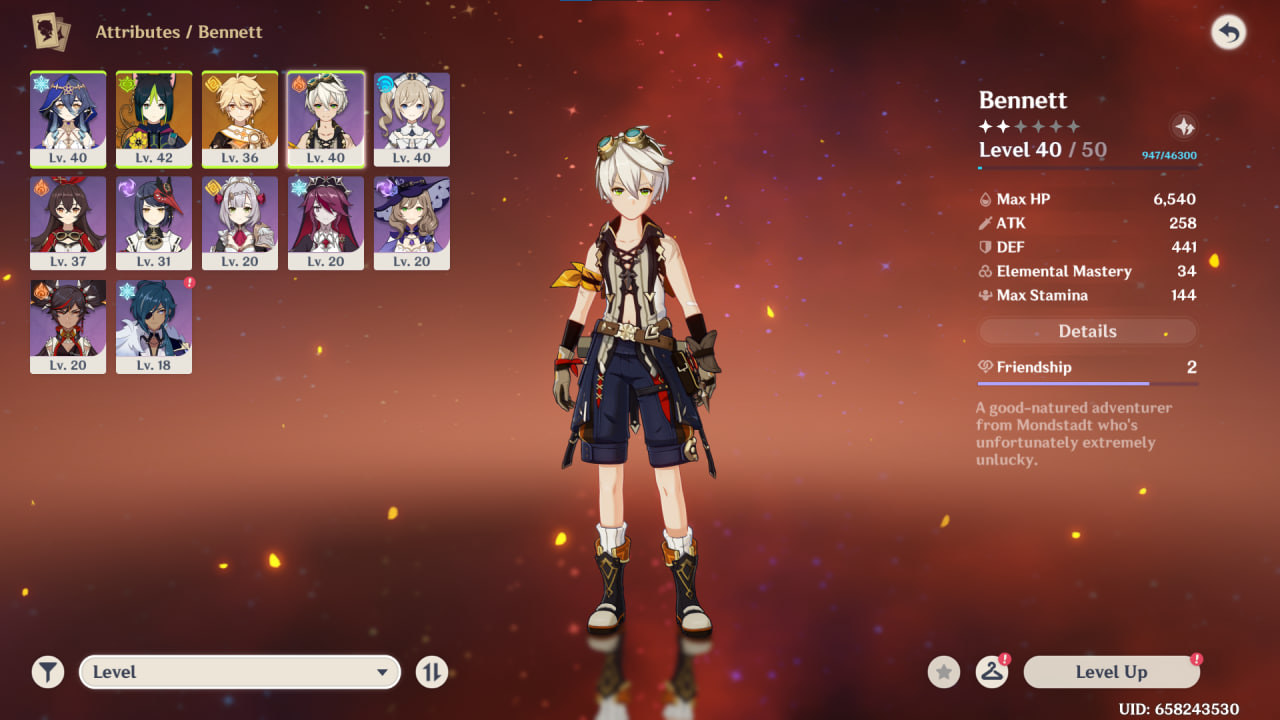The width and height of the screenshot is (1280, 720).
Task: Click the Level Up button
Action: (1111, 672)
